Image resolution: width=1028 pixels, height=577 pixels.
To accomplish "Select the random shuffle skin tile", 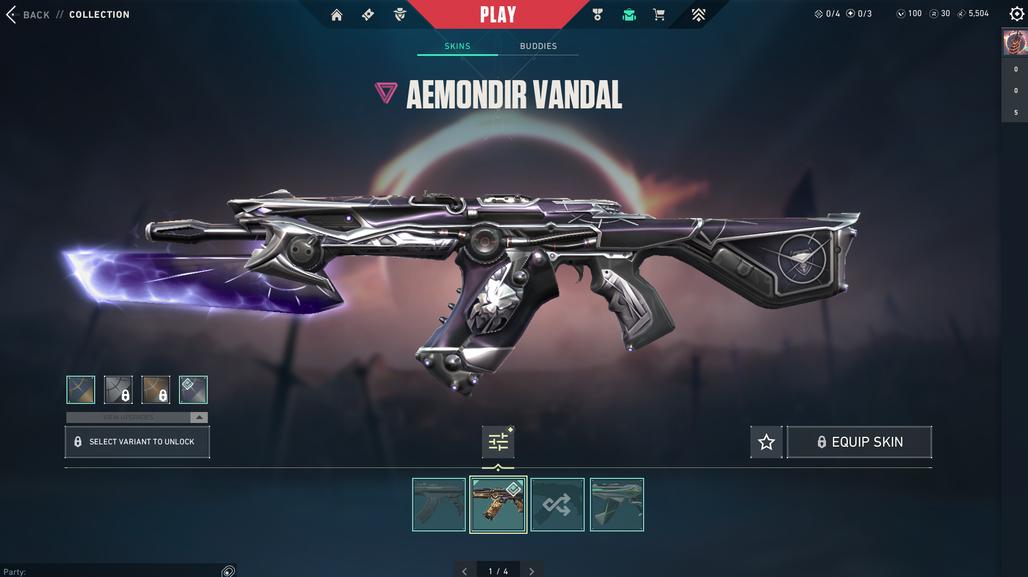I will click(x=557, y=504).
